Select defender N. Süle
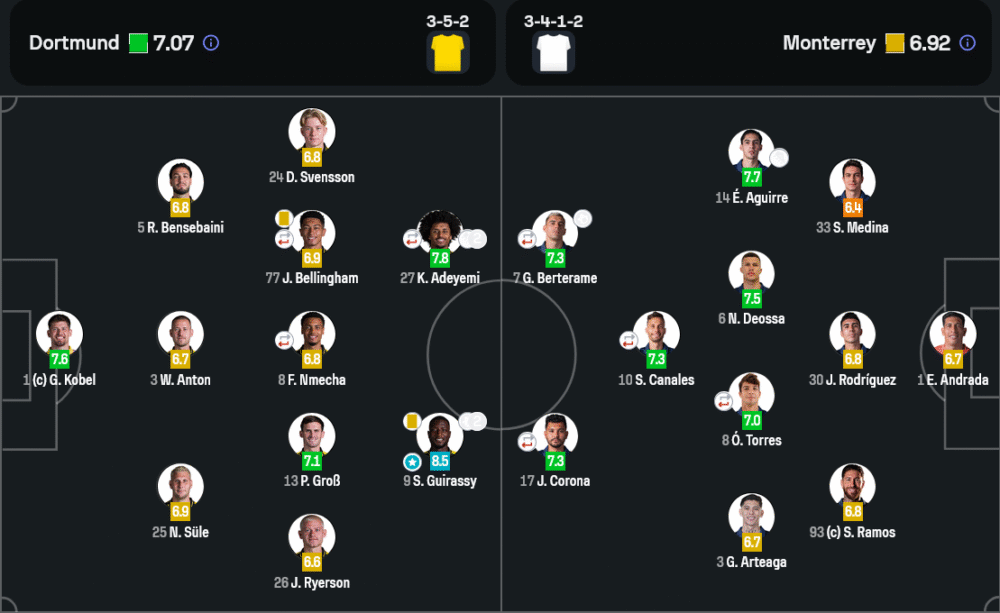1000x613 pixels. pyautogui.click(x=181, y=487)
